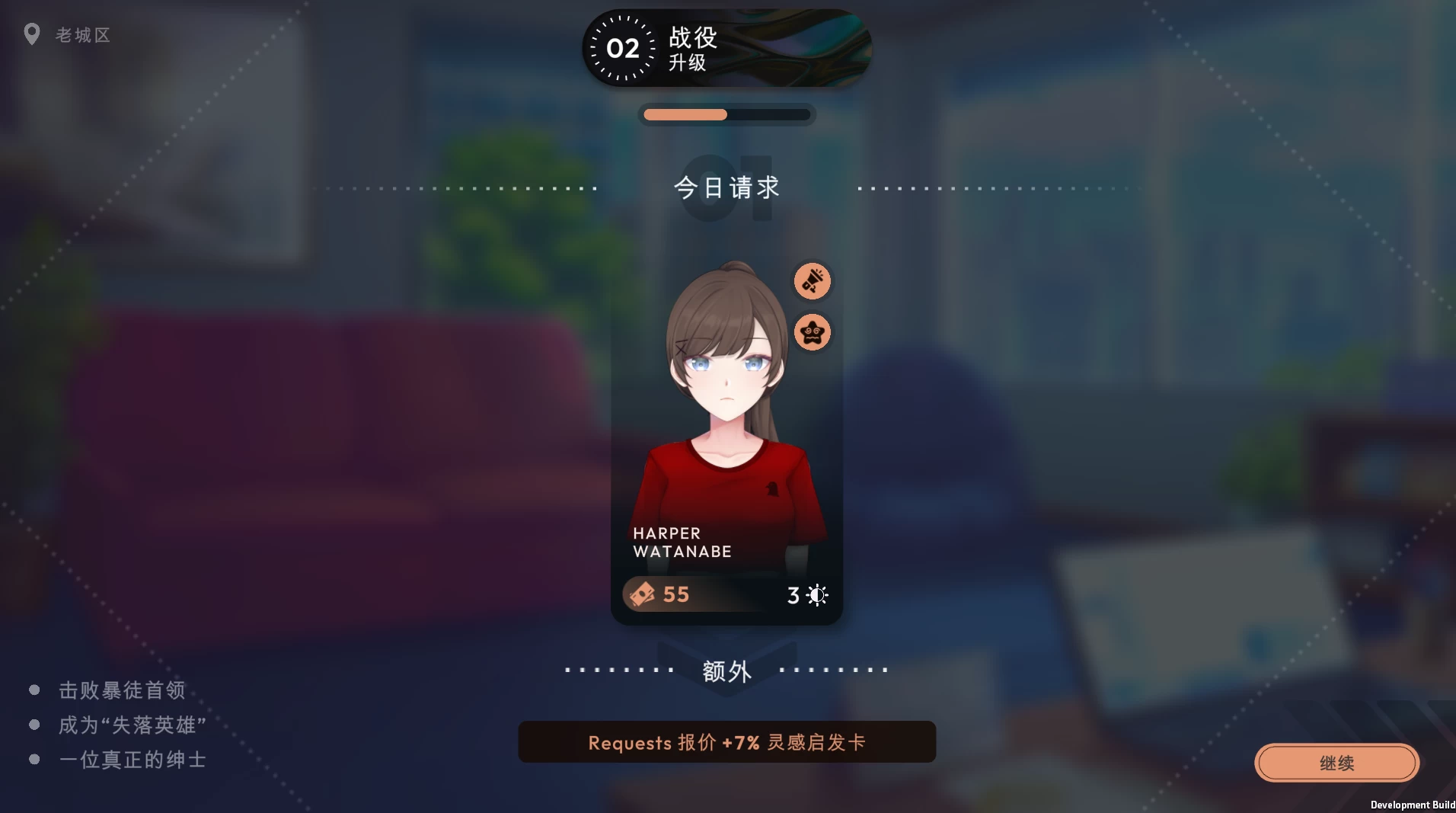Viewport: 1456px width, 813px height.
Task: Click the 02 campaign dial badge
Action: click(623, 49)
